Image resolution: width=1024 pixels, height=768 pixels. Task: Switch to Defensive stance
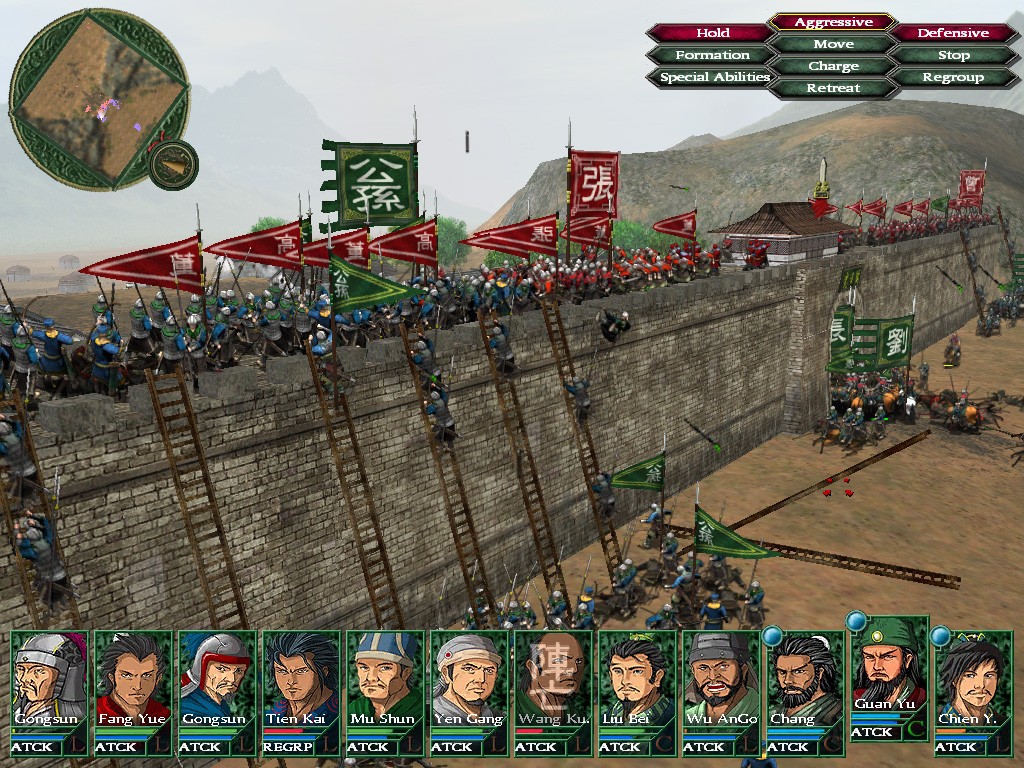pos(953,33)
